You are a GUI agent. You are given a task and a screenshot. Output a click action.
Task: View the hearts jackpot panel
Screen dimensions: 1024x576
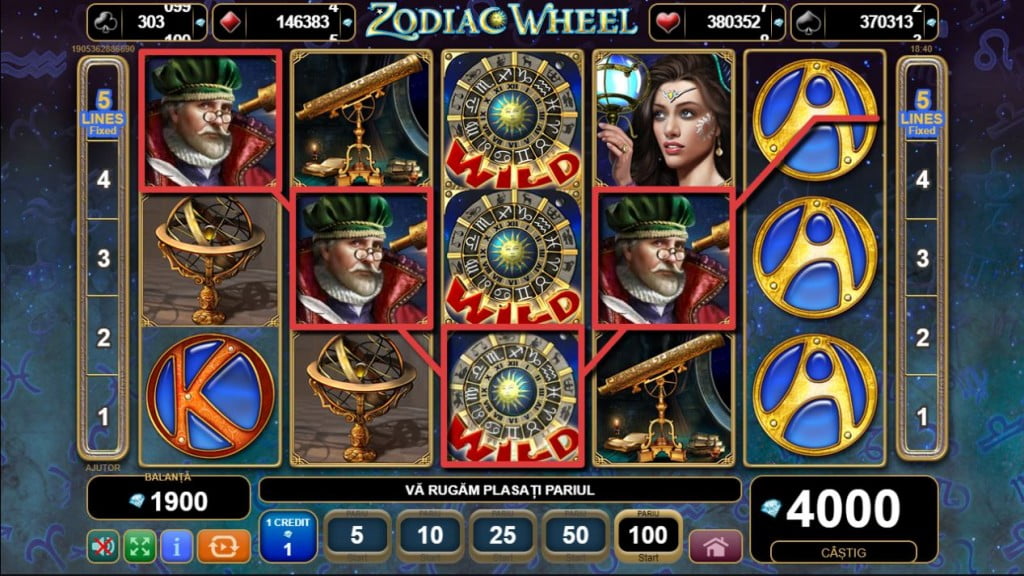pyautogui.click(x=714, y=21)
